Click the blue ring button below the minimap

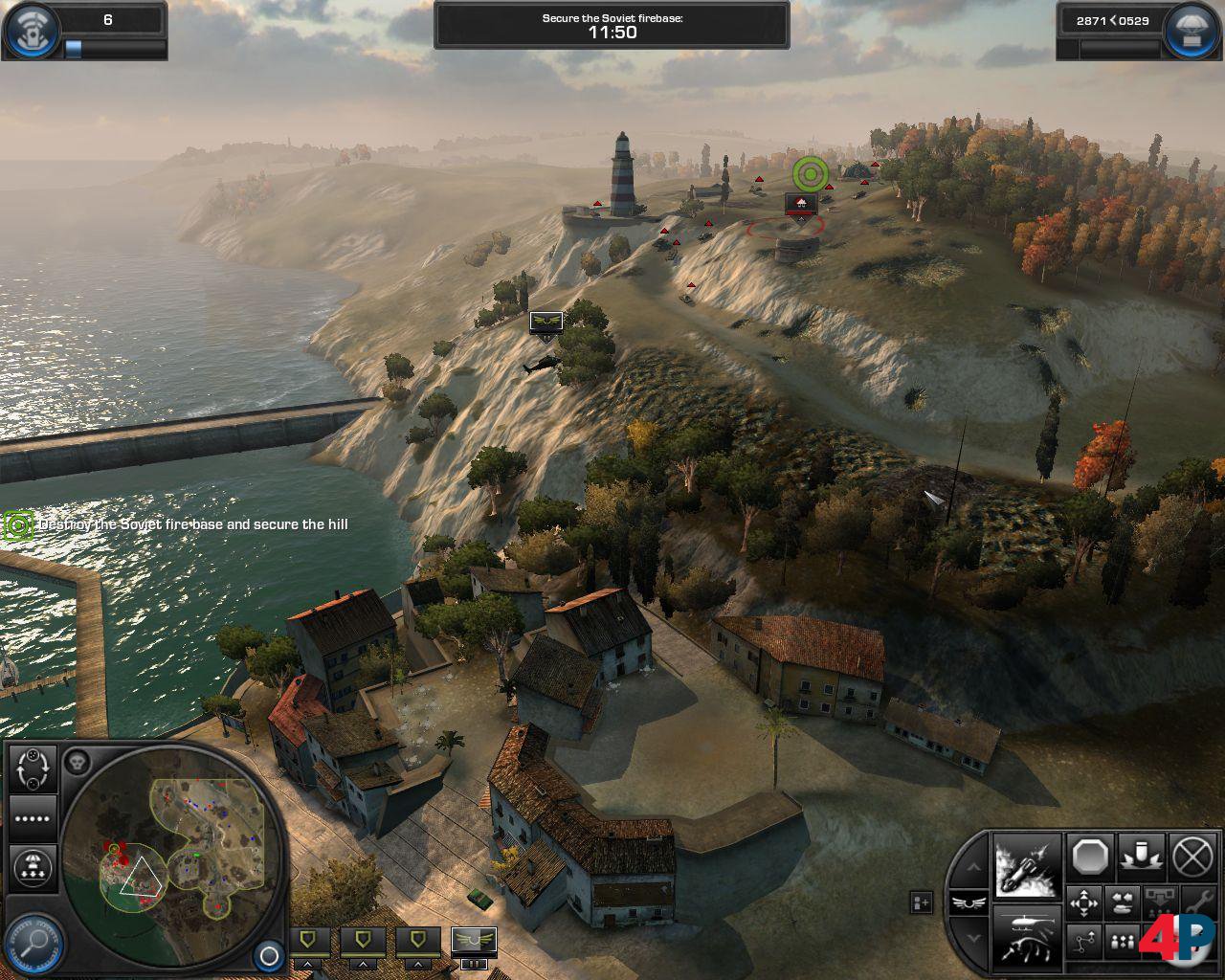(x=269, y=955)
